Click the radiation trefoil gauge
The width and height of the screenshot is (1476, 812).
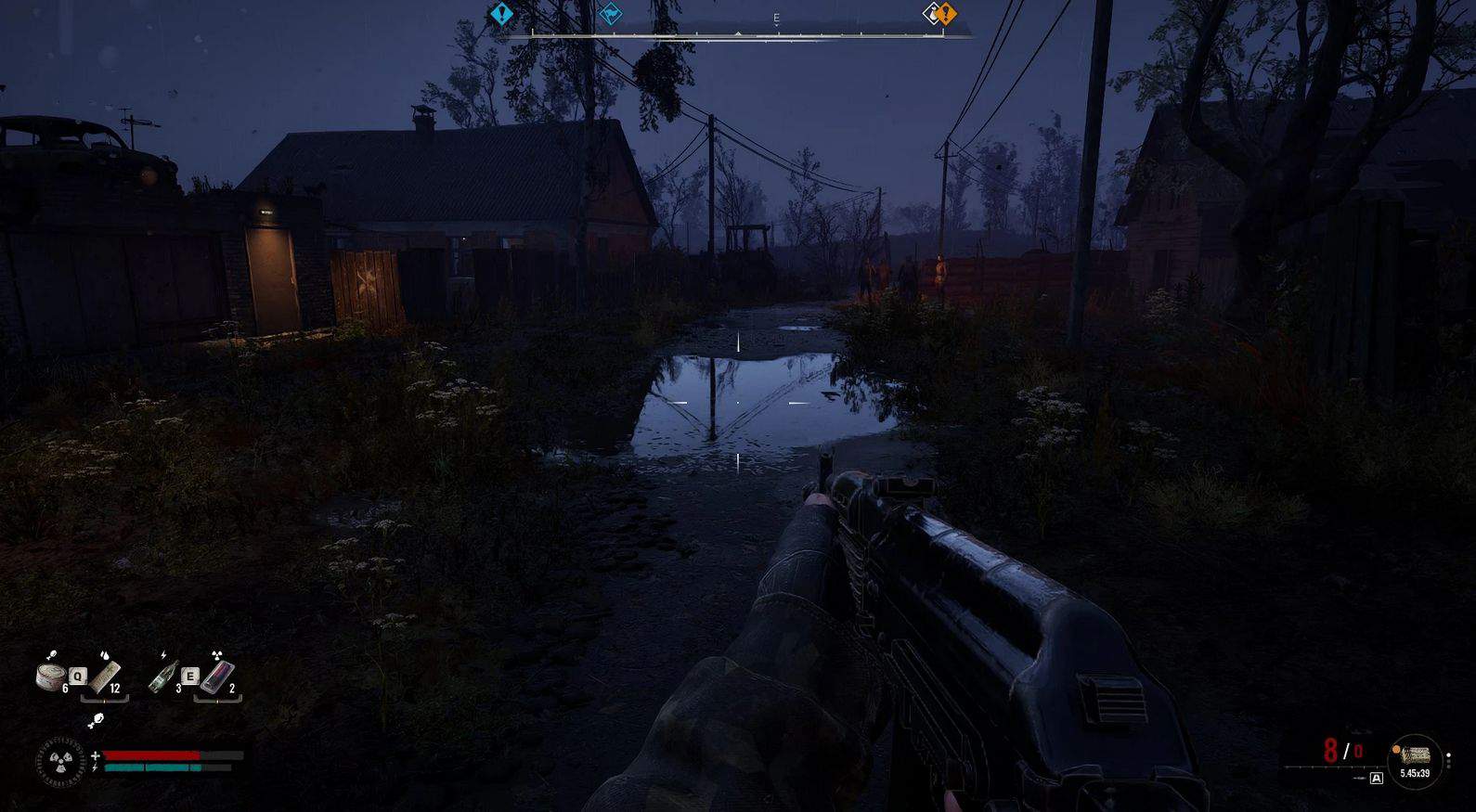click(x=61, y=763)
